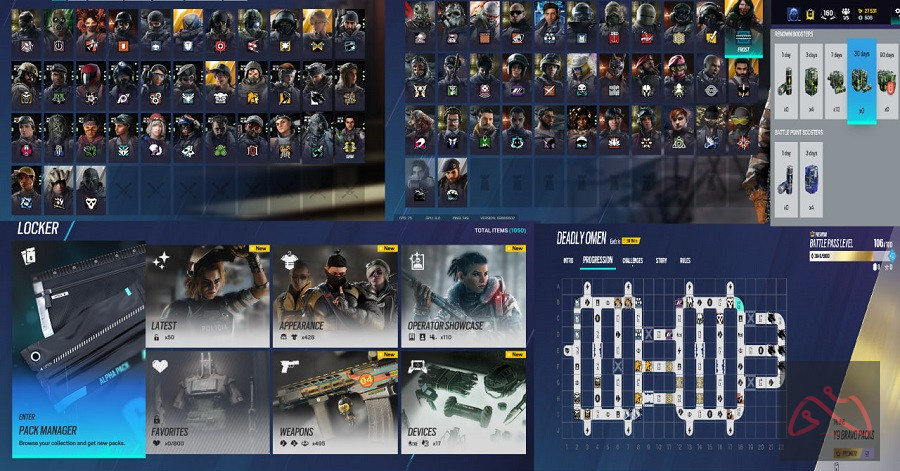Image resolution: width=900 pixels, height=471 pixels.
Task: Open the Latest locker category
Action: pyautogui.click(x=208, y=297)
